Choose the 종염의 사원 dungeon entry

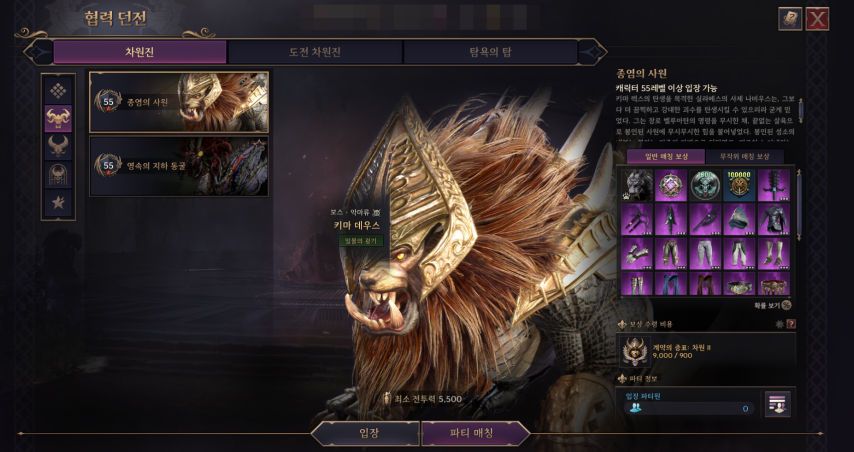coord(179,102)
